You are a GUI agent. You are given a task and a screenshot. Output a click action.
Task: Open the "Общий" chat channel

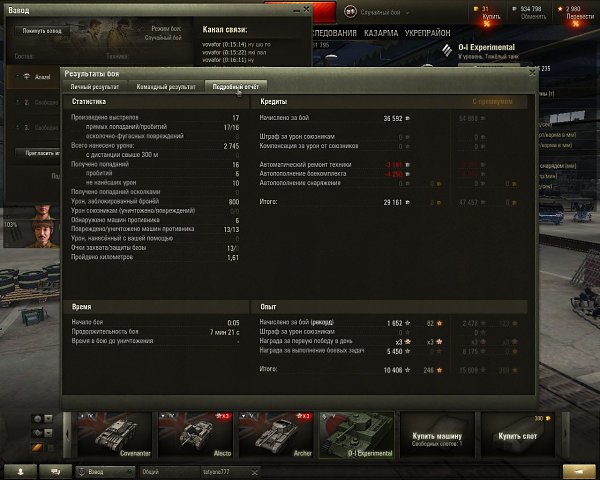point(150,470)
